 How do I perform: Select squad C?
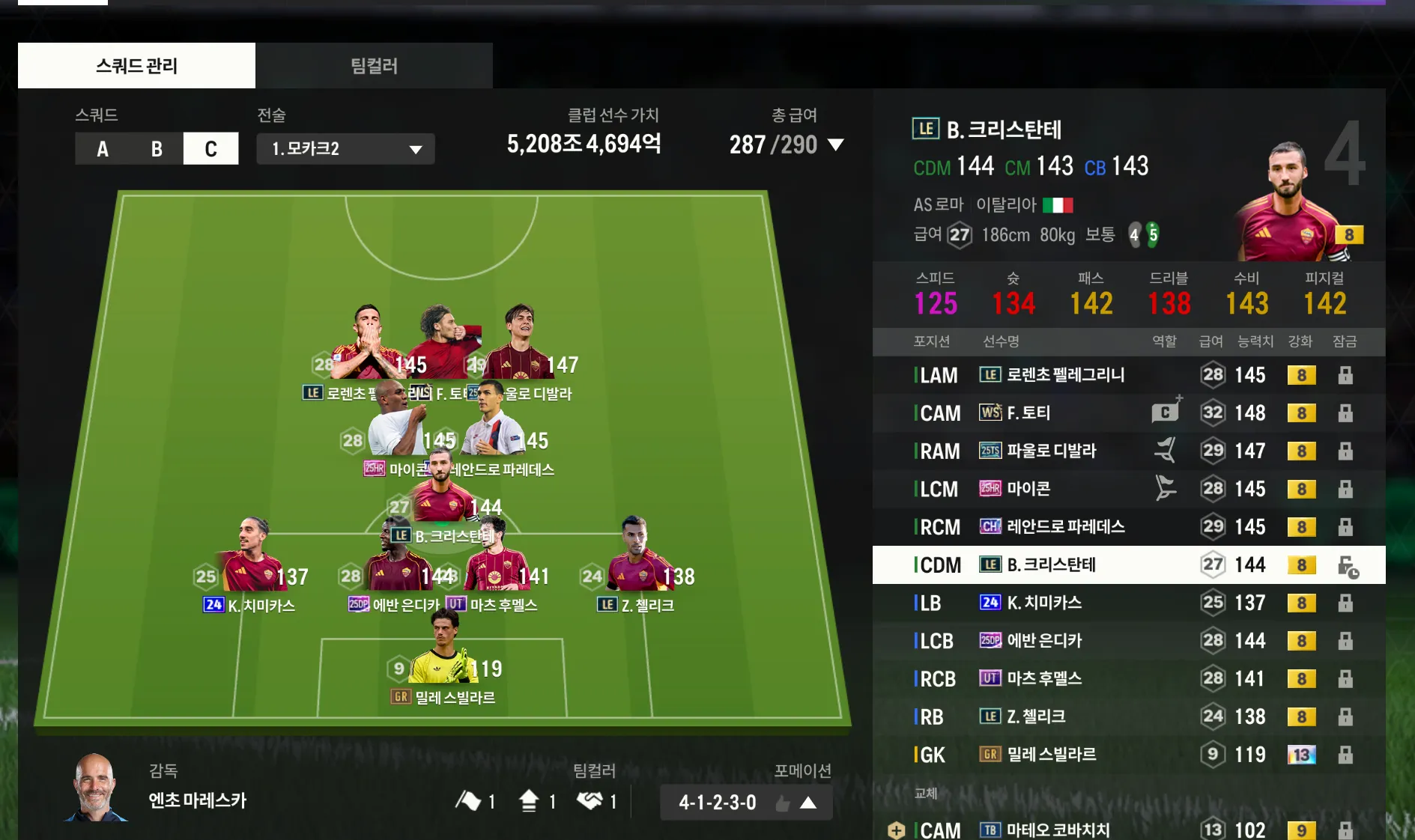click(x=211, y=149)
